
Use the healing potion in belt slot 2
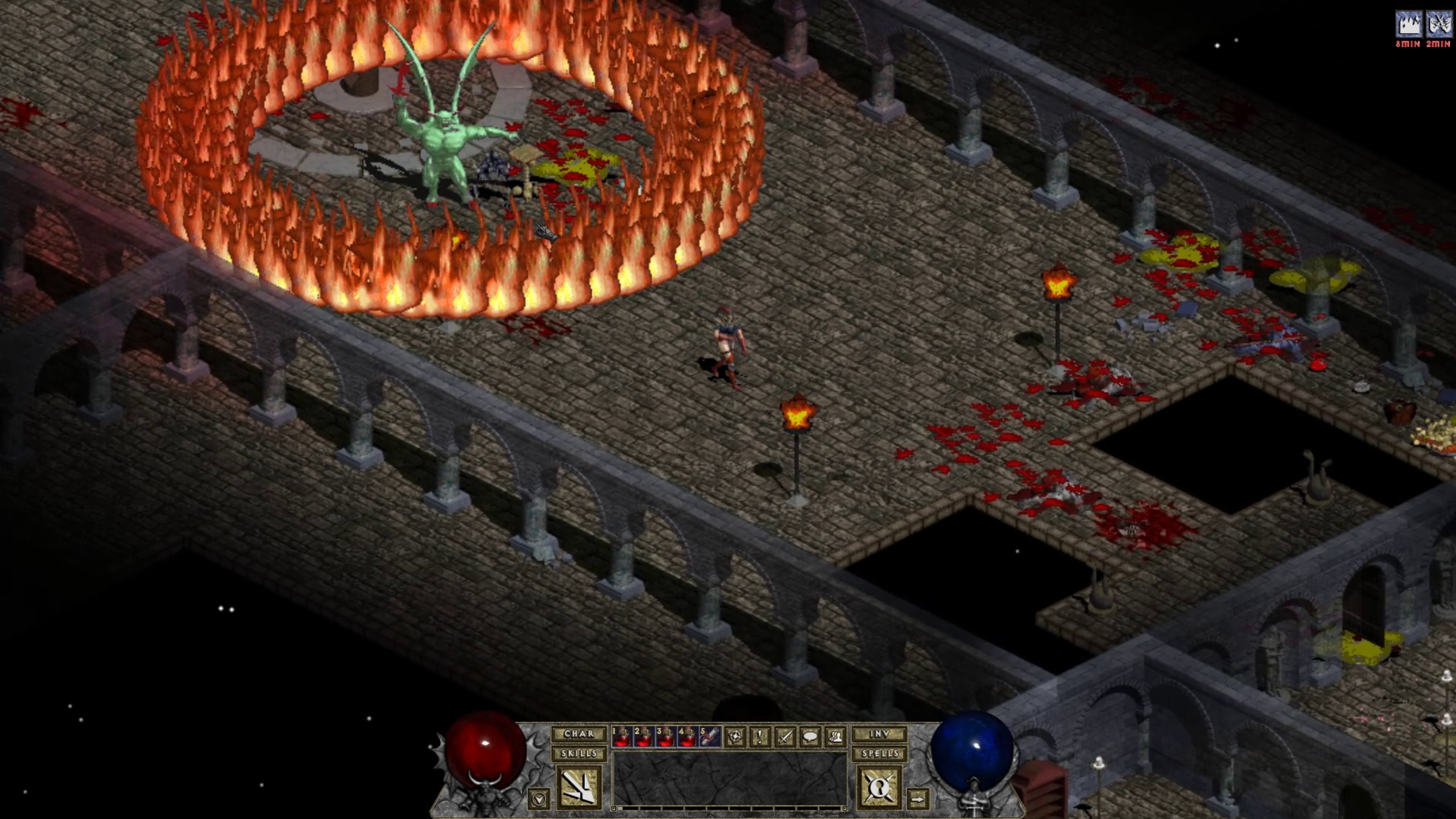644,736
